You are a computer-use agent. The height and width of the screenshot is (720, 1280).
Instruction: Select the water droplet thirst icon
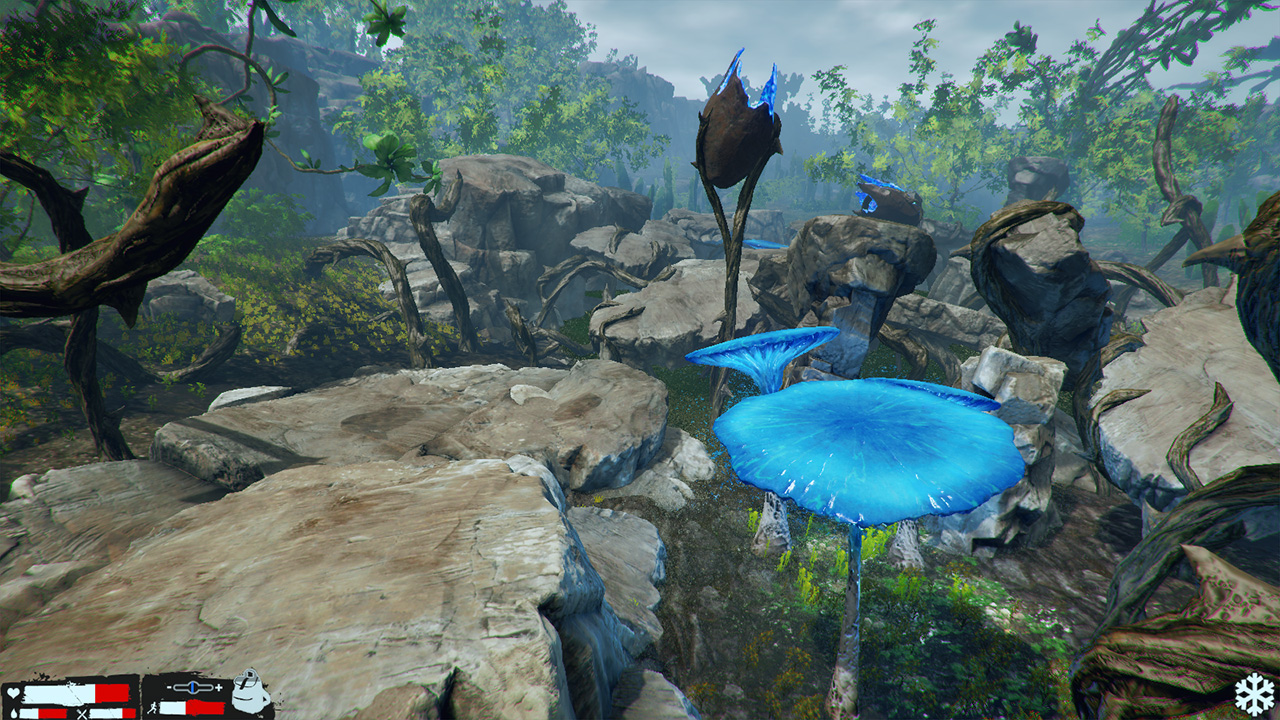14,712
